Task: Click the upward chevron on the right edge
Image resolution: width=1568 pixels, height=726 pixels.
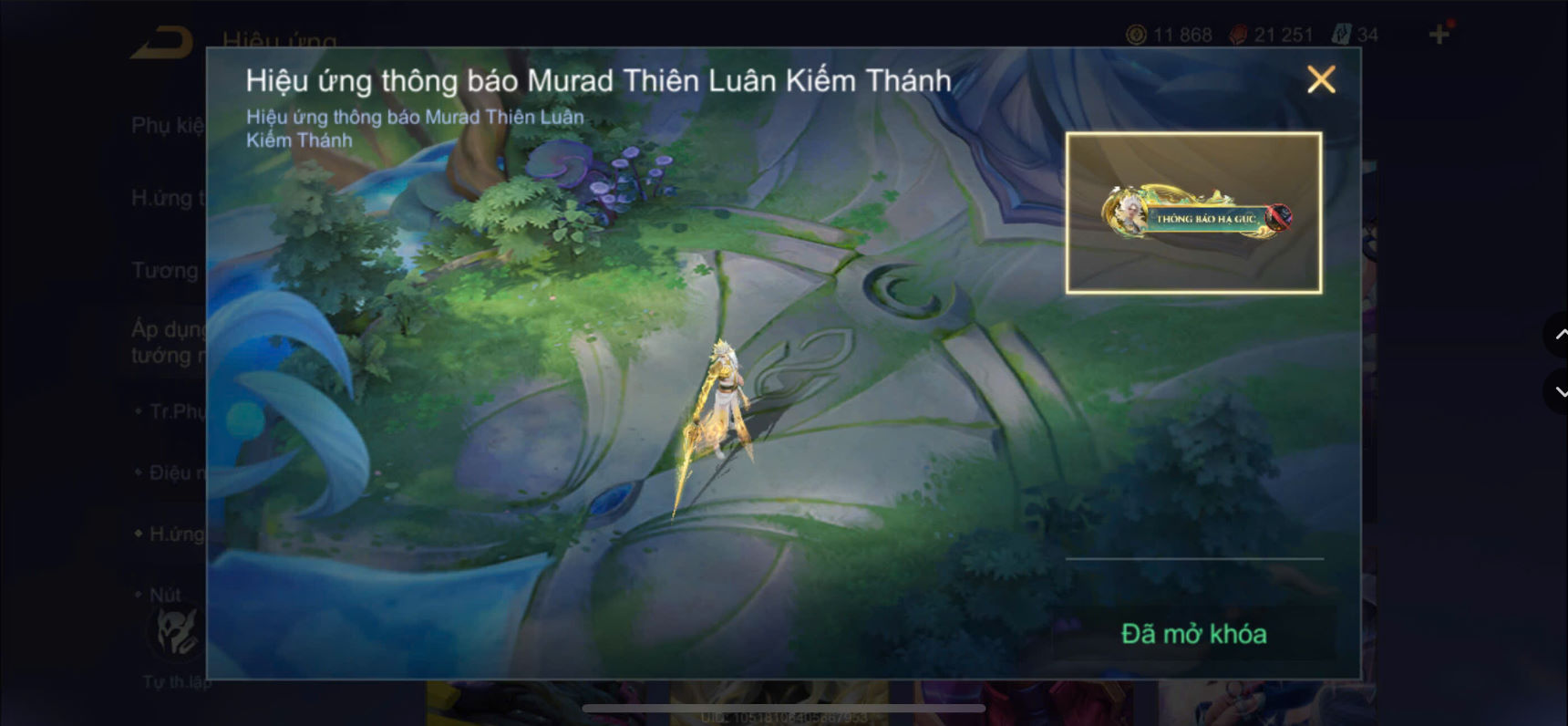Action: click(x=1559, y=336)
